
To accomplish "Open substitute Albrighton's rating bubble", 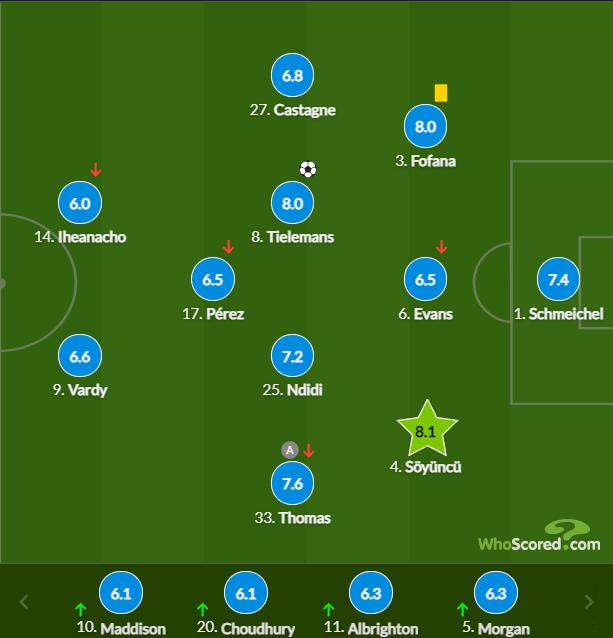I will [x=371, y=593].
